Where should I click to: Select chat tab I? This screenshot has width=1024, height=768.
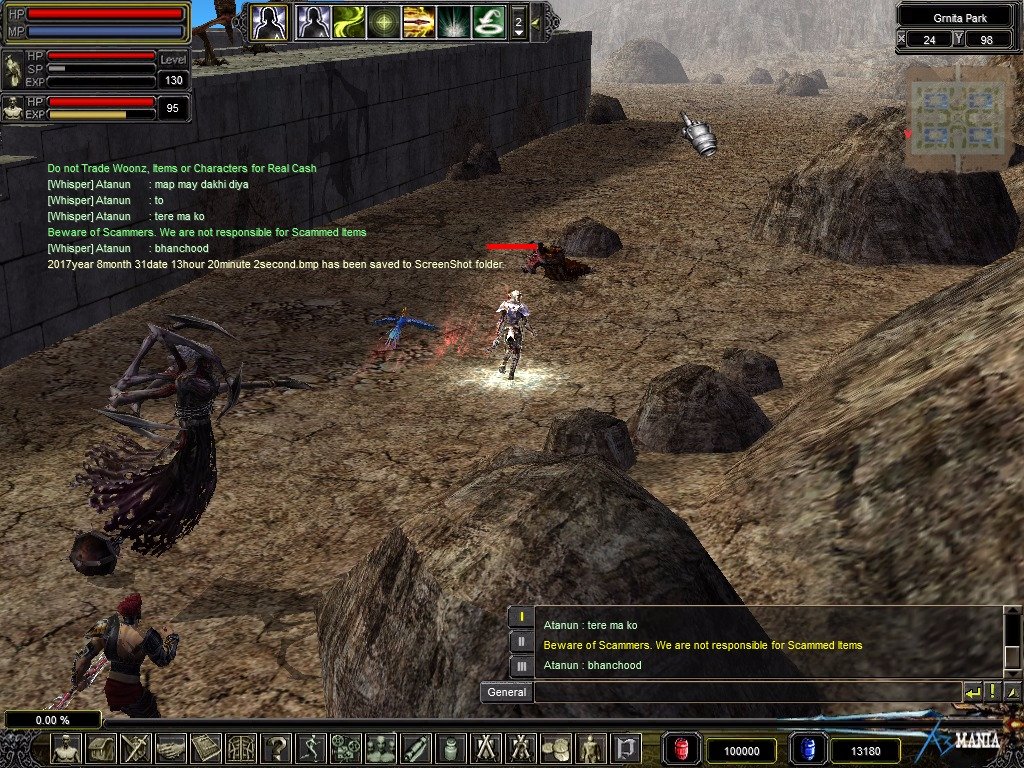(521, 617)
